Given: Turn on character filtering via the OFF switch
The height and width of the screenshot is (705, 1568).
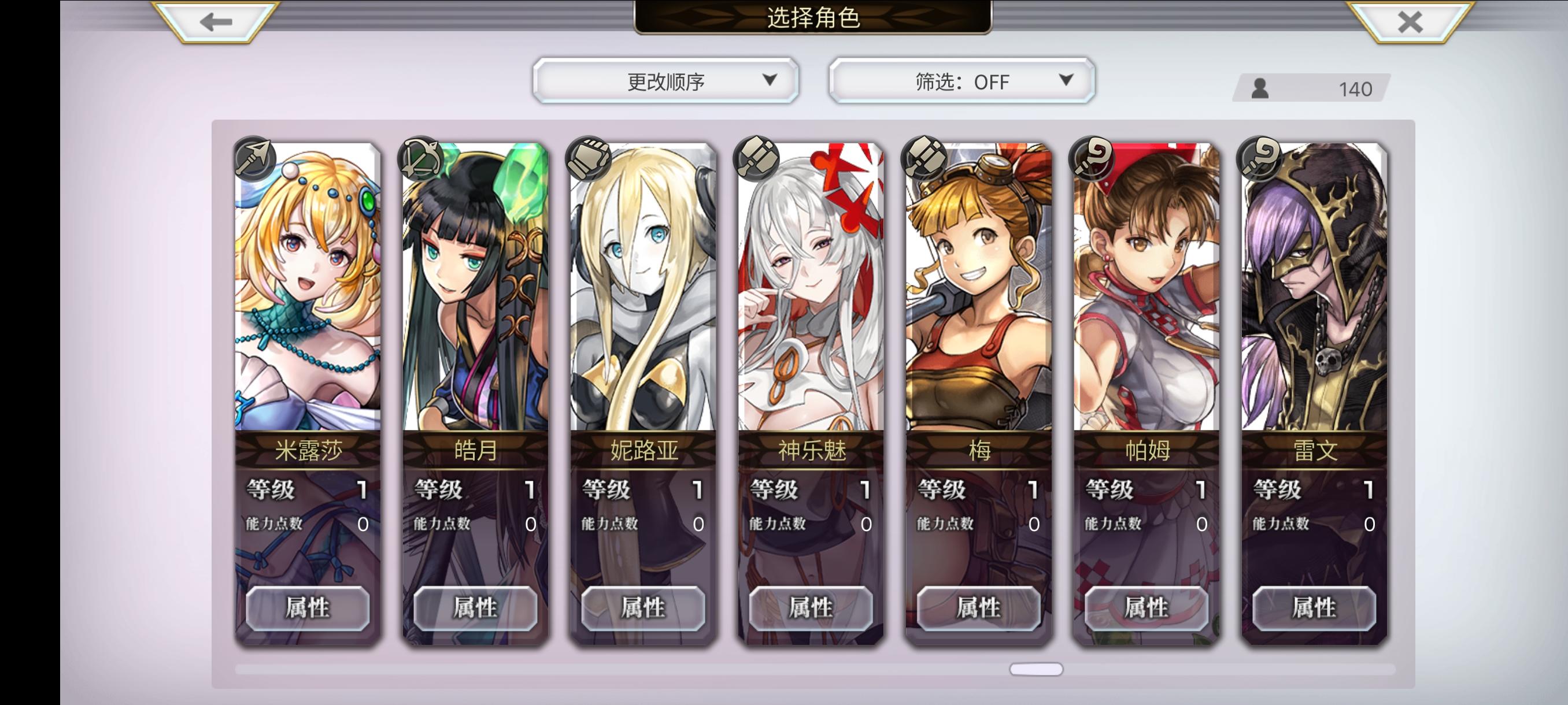Looking at the screenshot, I should pos(960,80).
